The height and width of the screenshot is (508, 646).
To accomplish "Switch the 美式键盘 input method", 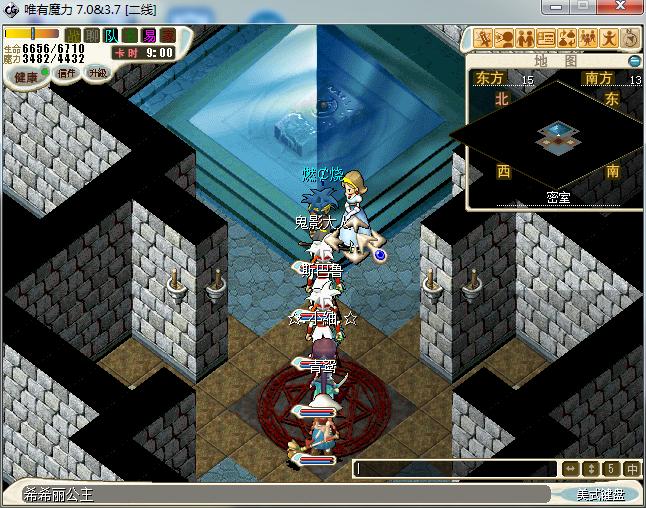I will point(600,494).
